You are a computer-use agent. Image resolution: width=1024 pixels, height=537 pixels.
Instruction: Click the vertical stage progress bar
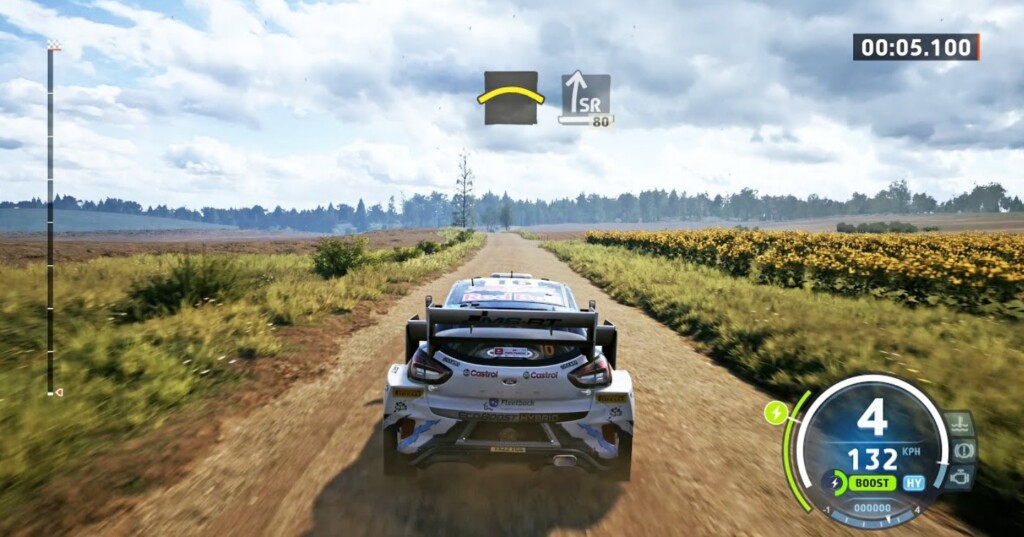tap(49, 220)
